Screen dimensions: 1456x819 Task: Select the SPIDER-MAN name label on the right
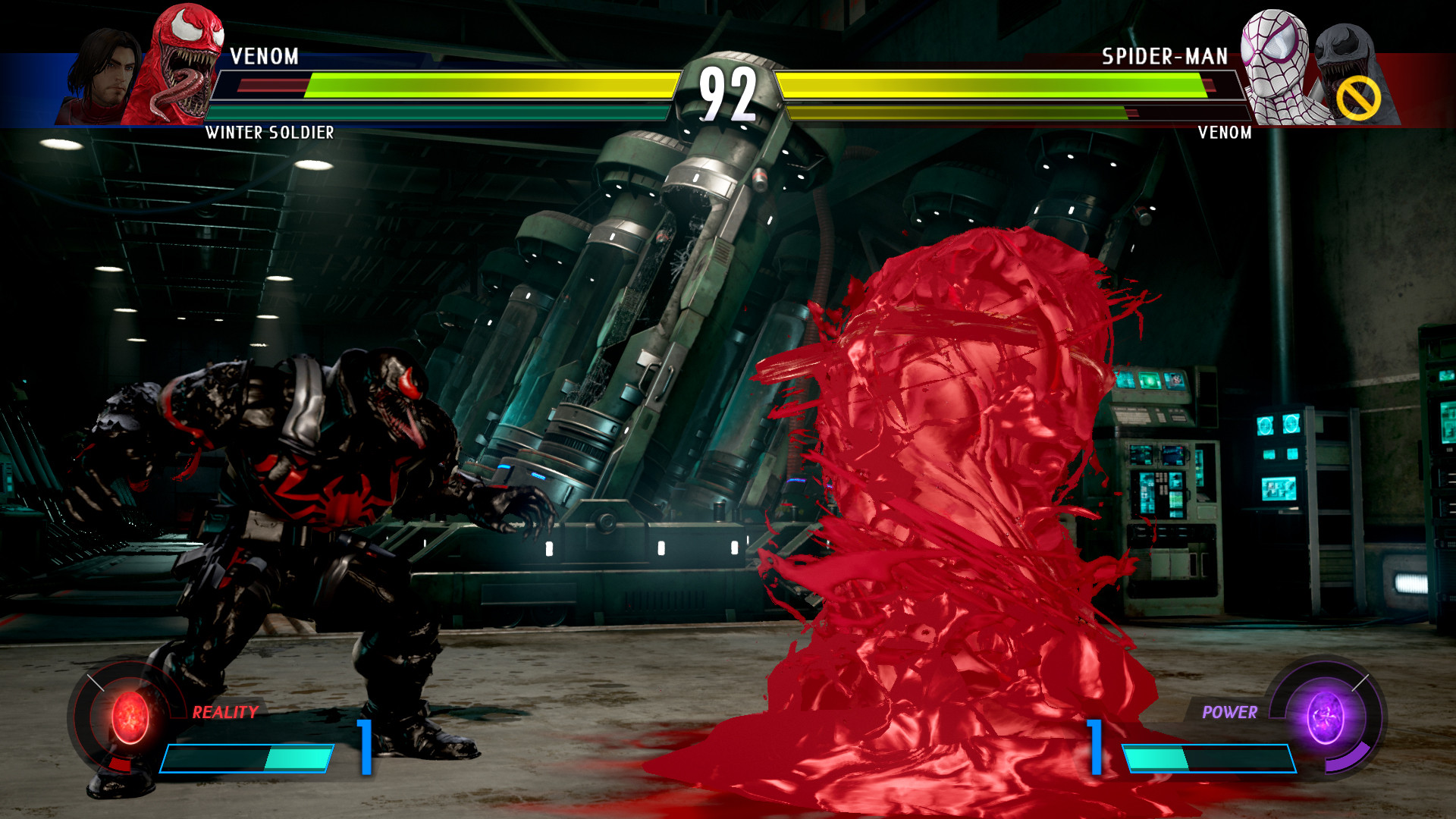[1164, 54]
